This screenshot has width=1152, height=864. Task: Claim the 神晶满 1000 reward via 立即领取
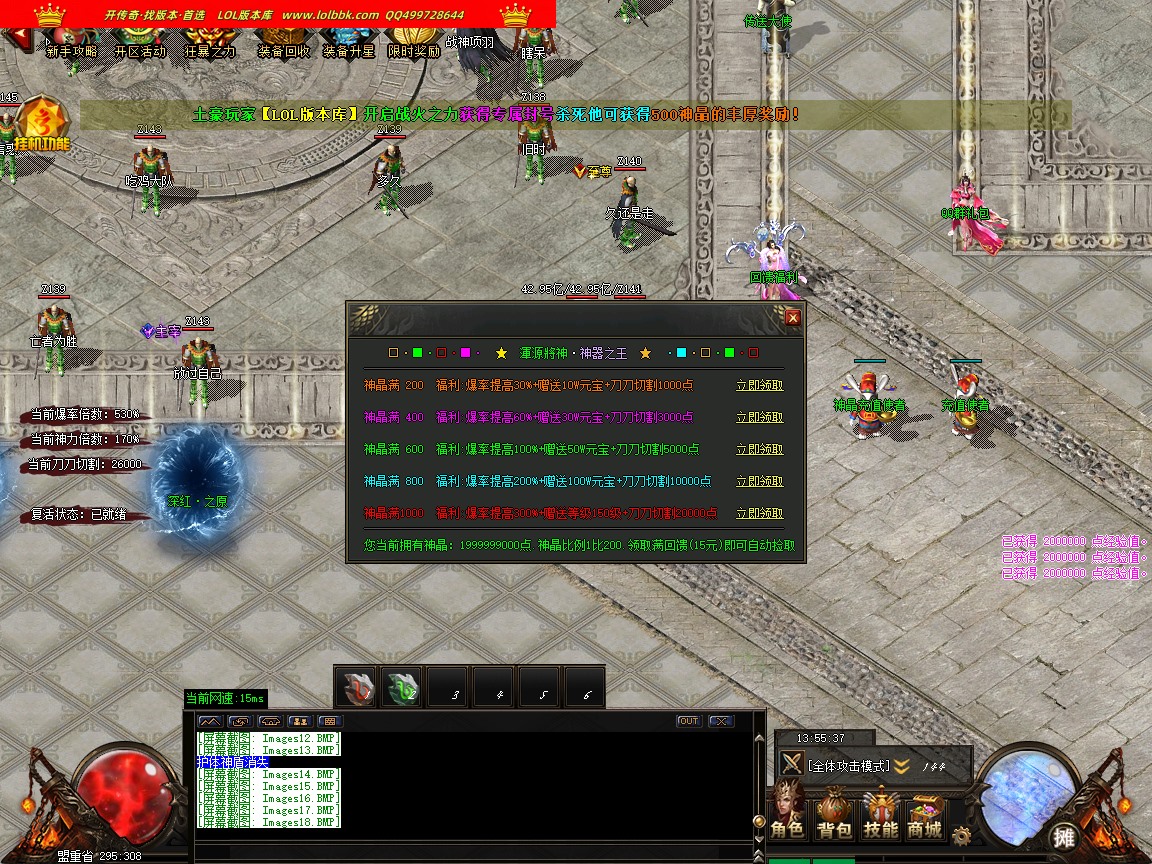click(759, 513)
